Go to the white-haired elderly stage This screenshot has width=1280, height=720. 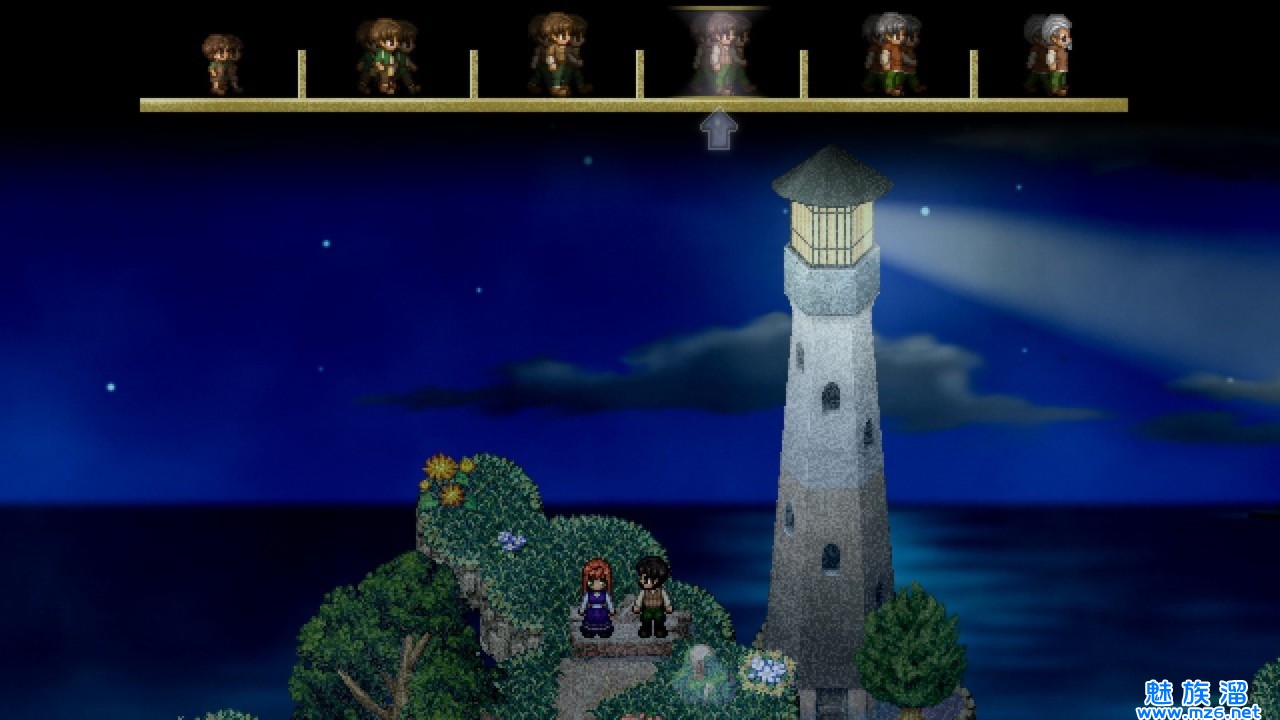click(1048, 55)
